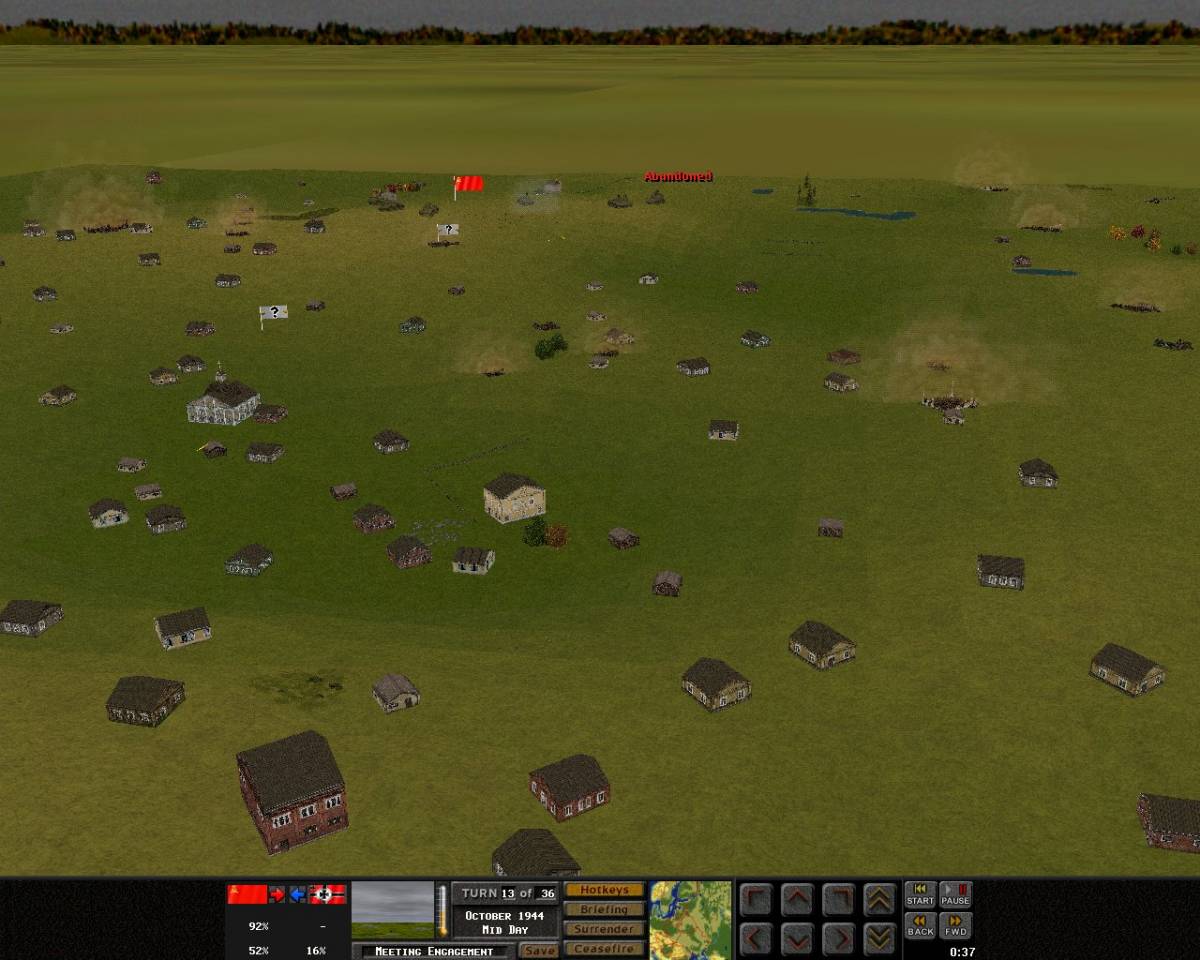Select the red Soviet flag marker
Viewport: 1200px width, 960px height.
[x=468, y=184]
